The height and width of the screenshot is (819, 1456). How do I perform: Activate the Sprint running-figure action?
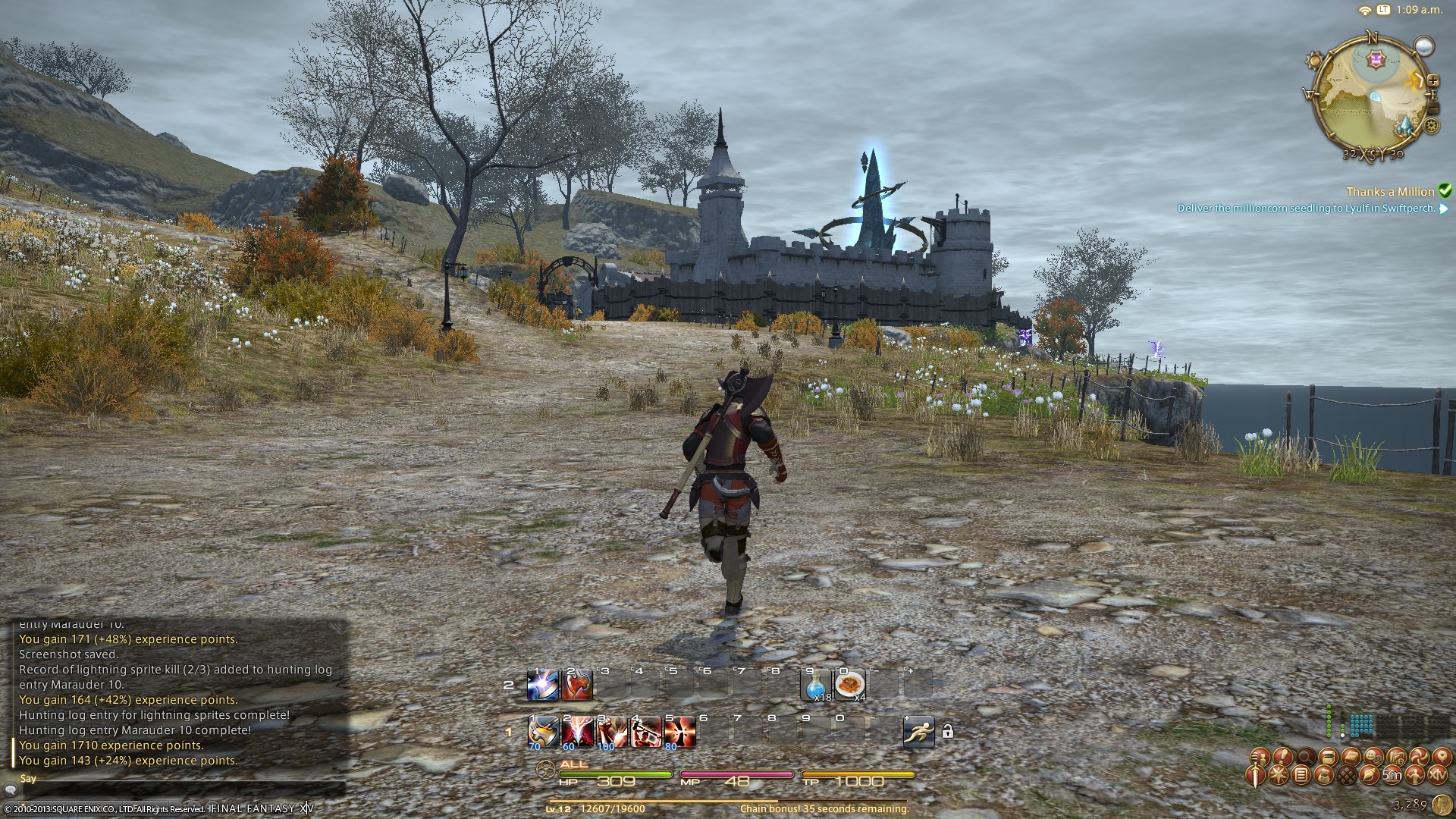[x=918, y=731]
